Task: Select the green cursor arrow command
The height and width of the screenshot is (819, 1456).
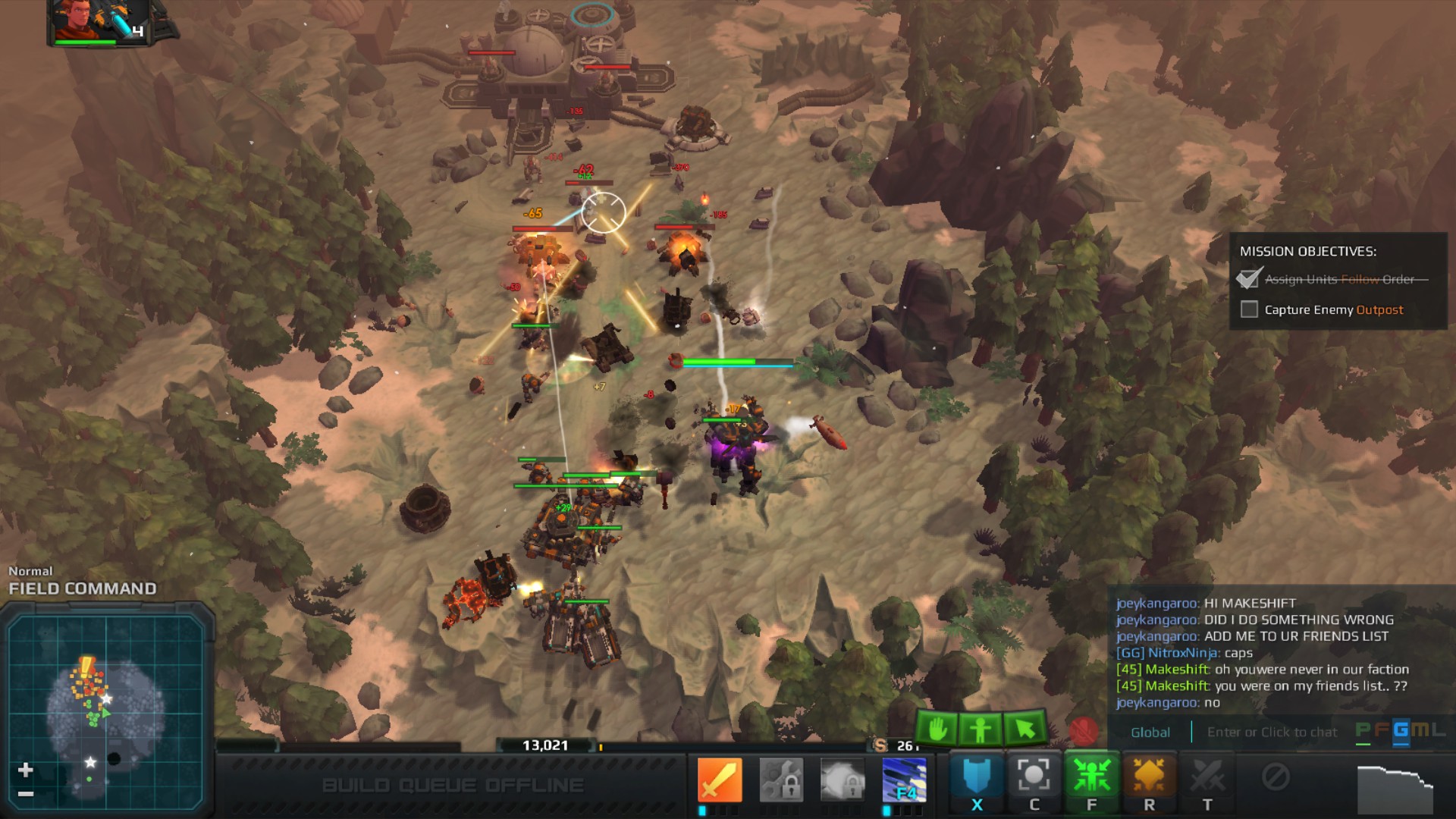Action: (1025, 730)
